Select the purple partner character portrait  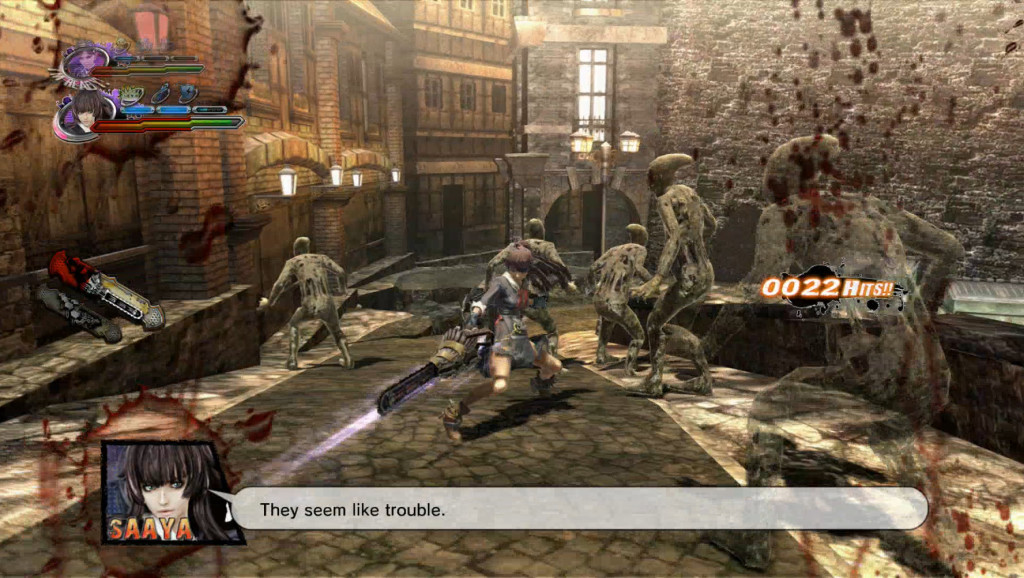click(84, 59)
